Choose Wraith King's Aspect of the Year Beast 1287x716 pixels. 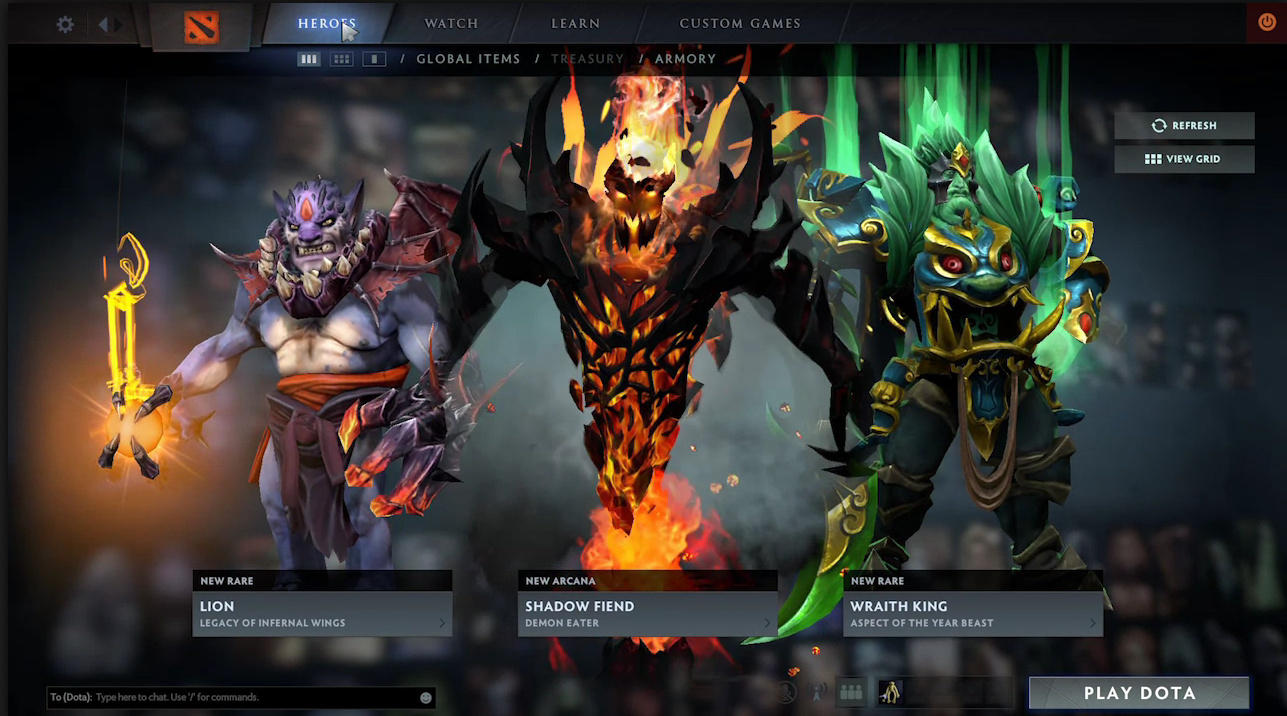pos(972,613)
